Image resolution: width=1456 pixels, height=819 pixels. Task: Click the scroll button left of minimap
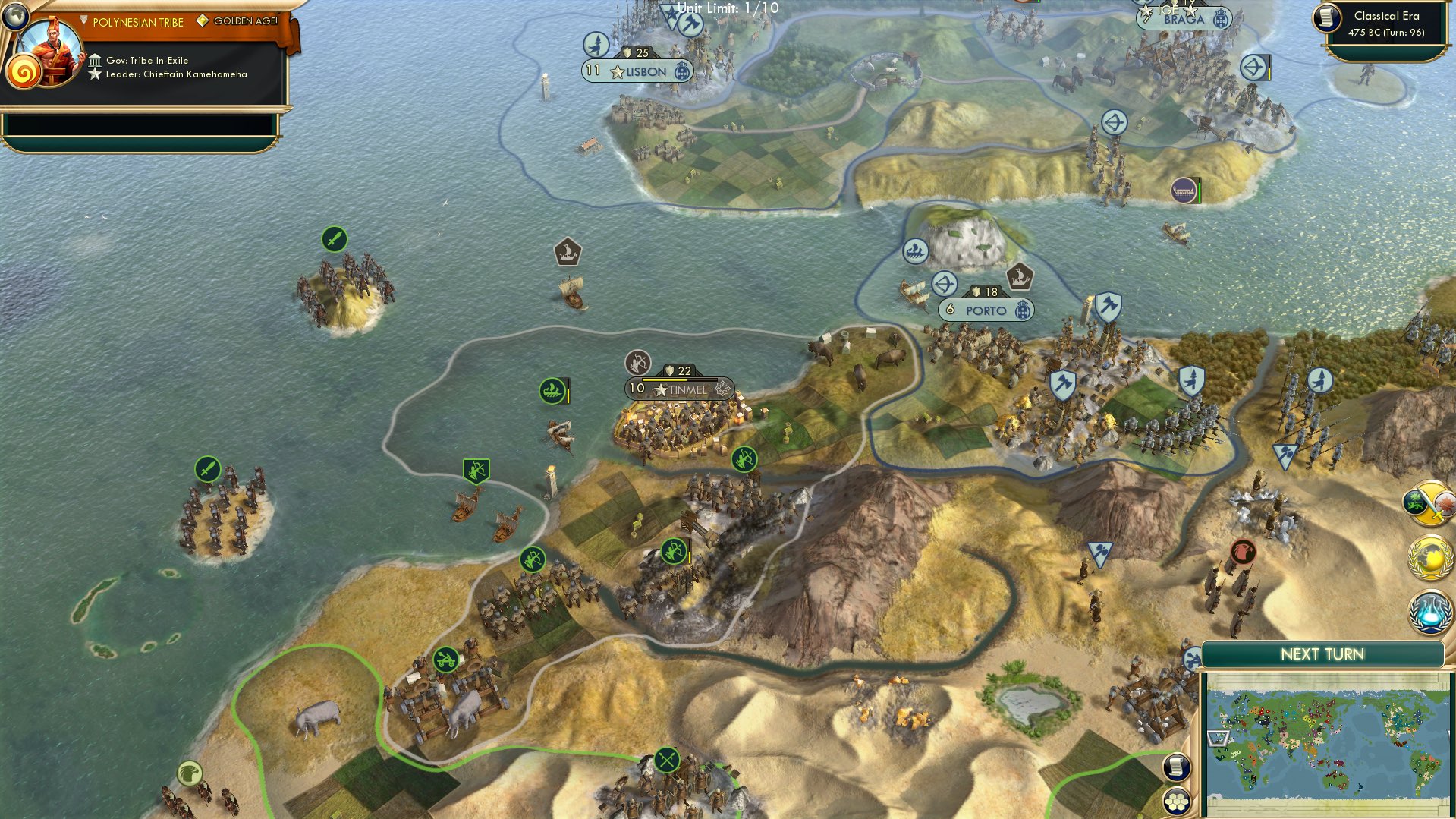(x=1176, y=767)
